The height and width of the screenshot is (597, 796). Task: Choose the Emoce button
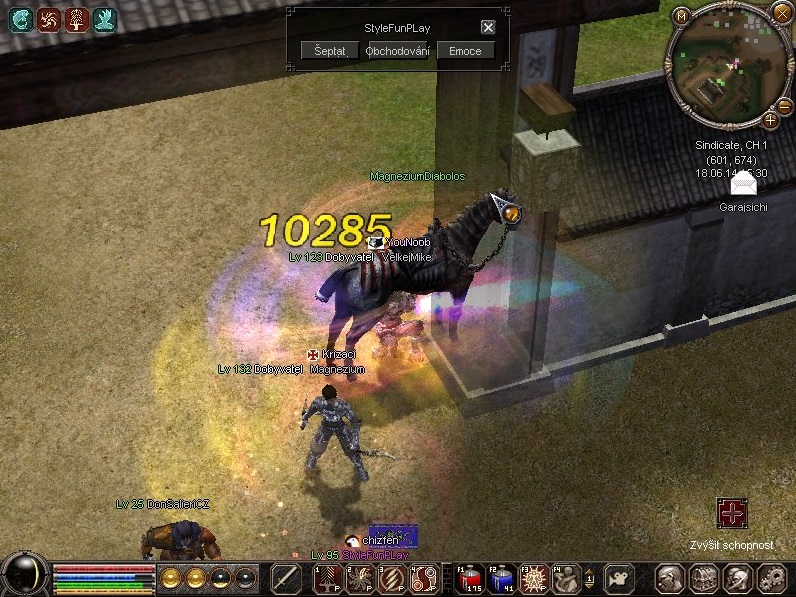[x=465, y=51]
